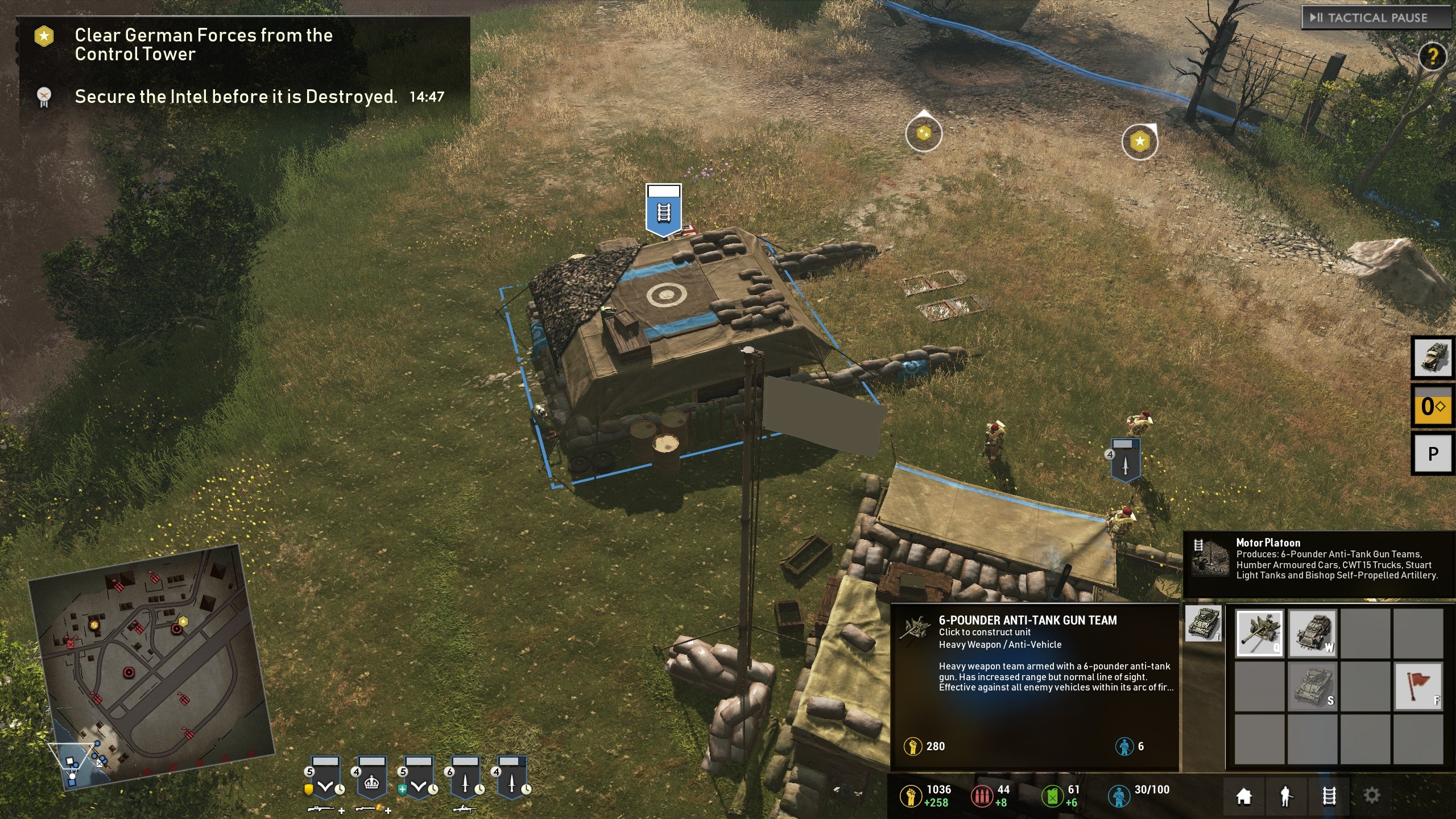Viewport: 1456px width, 819px height.
Task: Select the ladder-icon Motor Platoon tab
Action: (x=1329, y=796)
